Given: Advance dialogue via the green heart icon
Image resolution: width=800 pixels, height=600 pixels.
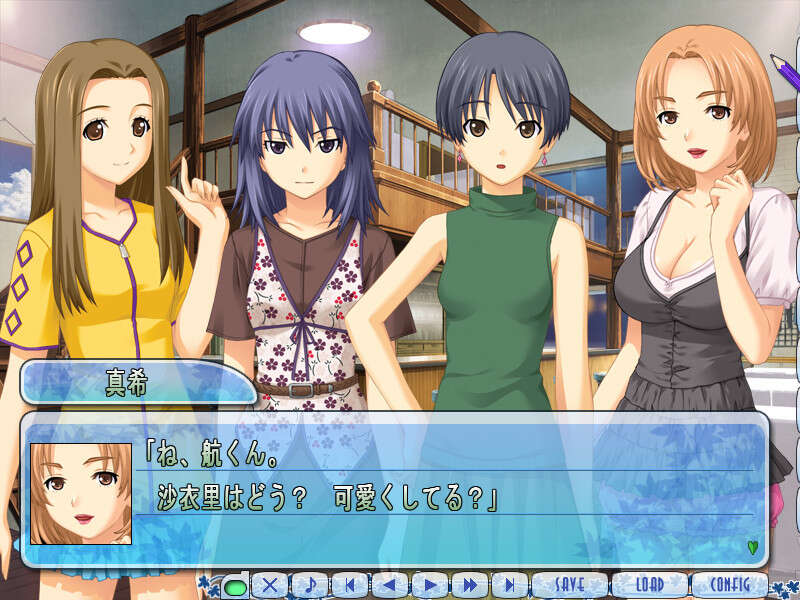Looking at the screenshot, I should (752, 547).
